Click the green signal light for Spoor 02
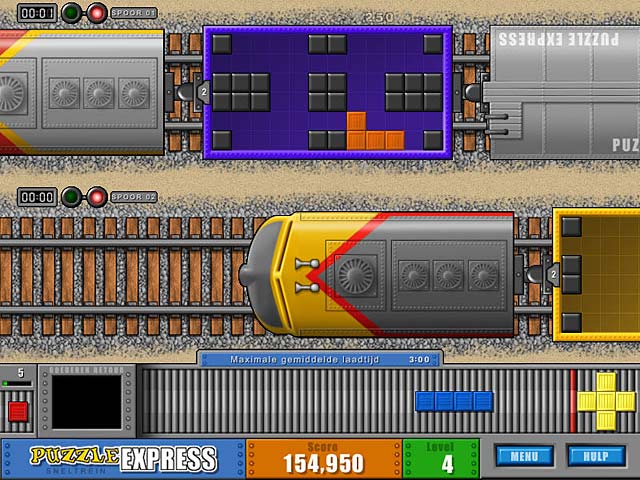The width and height of the screenshot is (640, 480). click(x=72, y=197)
